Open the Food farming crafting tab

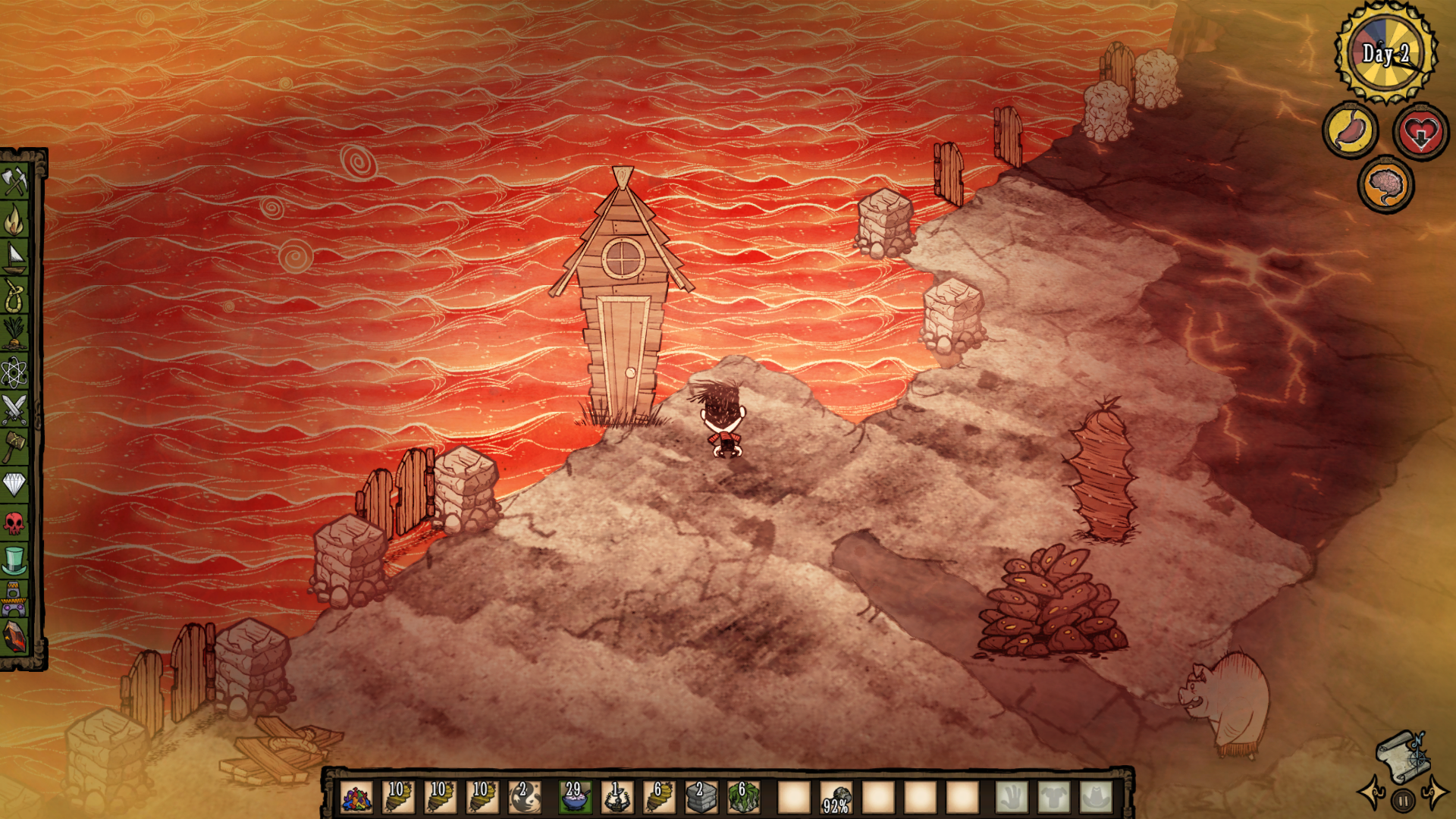(x=14, y=334)
